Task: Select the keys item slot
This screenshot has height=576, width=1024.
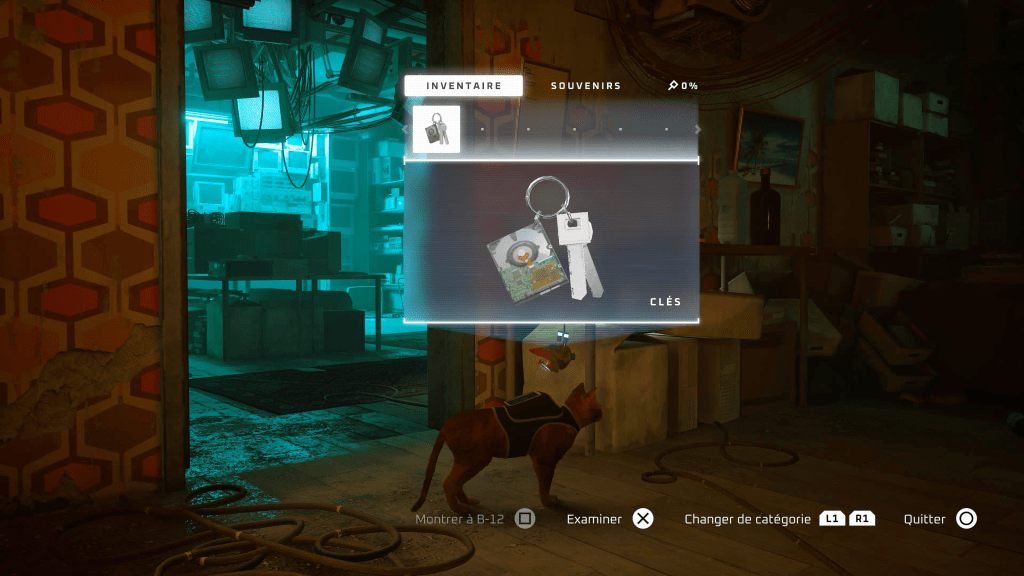Action: [437, 129]
